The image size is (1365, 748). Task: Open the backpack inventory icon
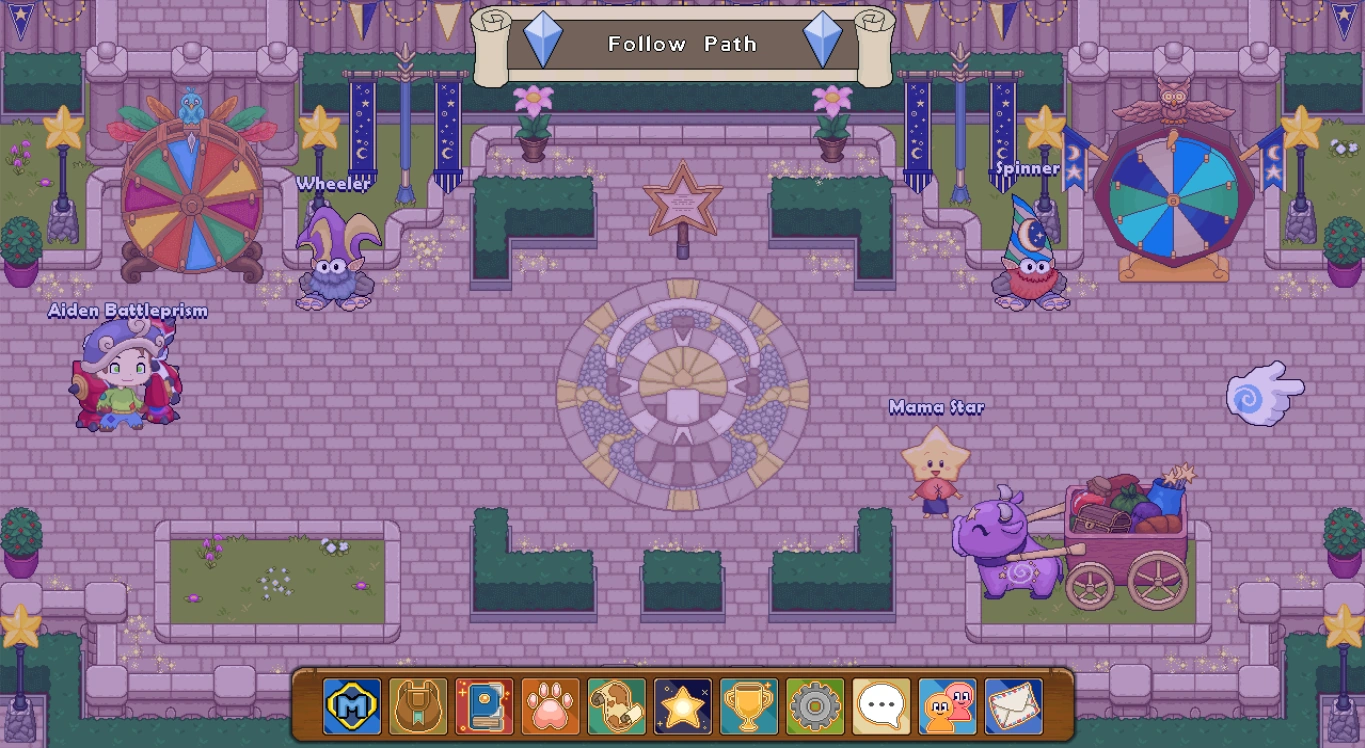click(417, 705)
